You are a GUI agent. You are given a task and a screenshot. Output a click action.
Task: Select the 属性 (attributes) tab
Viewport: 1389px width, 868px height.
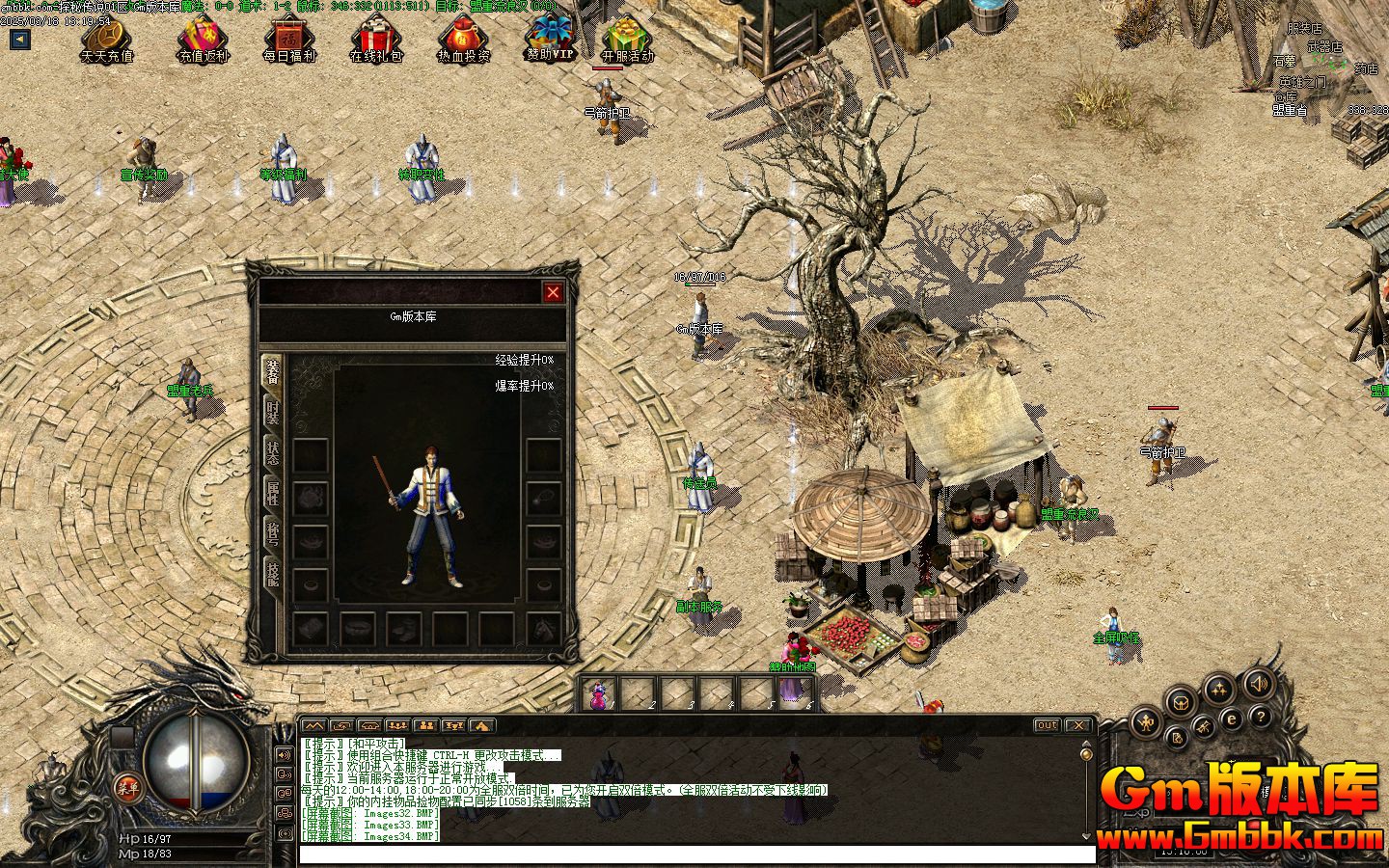273,497
